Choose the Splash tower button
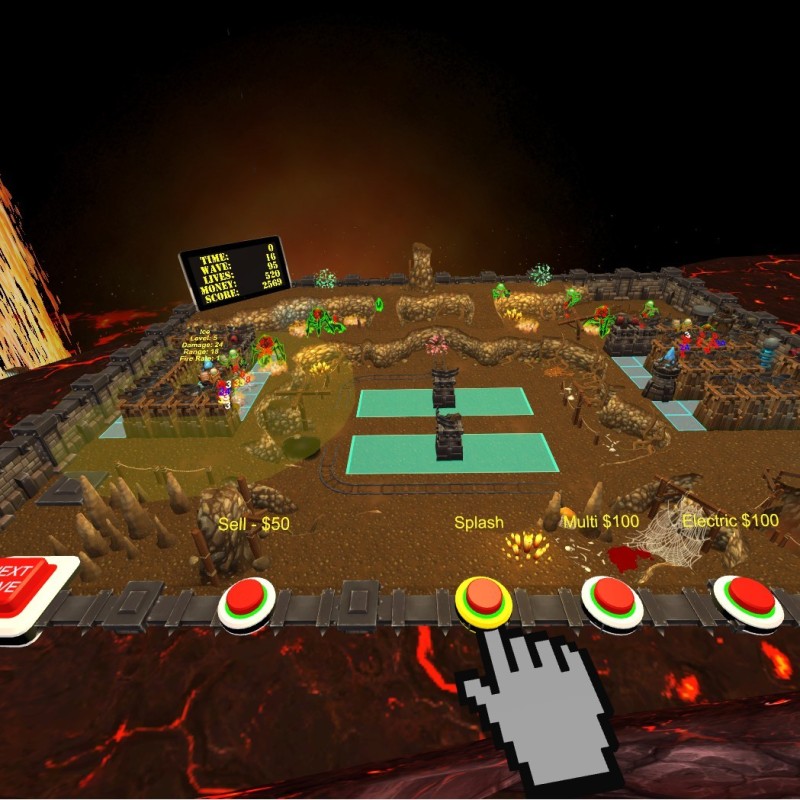The width and height of the screenshot is (800, 800). [x=484, y=597]
